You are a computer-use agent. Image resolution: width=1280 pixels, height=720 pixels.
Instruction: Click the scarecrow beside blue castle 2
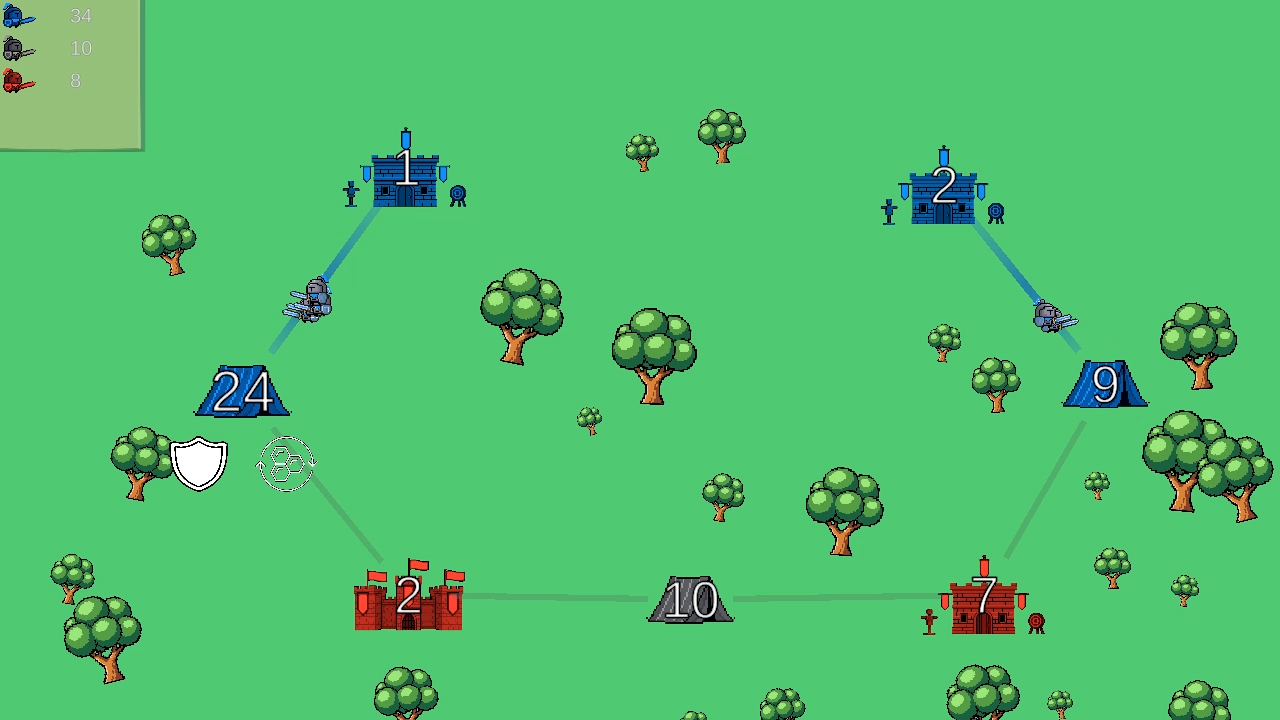(x=888, y=210)
